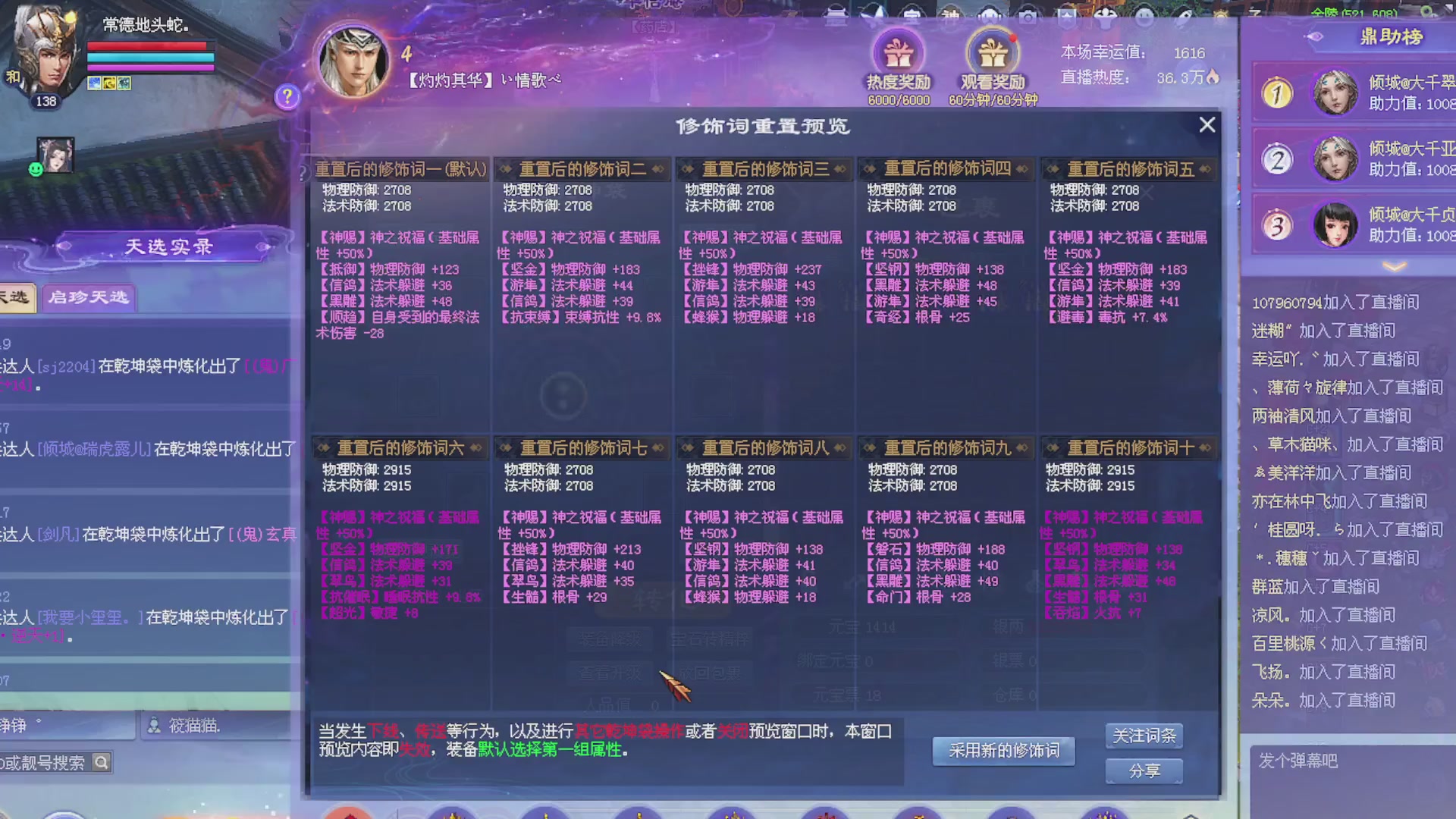
Task: Click the smiley emoticon icon on left side
Action: 35,168
